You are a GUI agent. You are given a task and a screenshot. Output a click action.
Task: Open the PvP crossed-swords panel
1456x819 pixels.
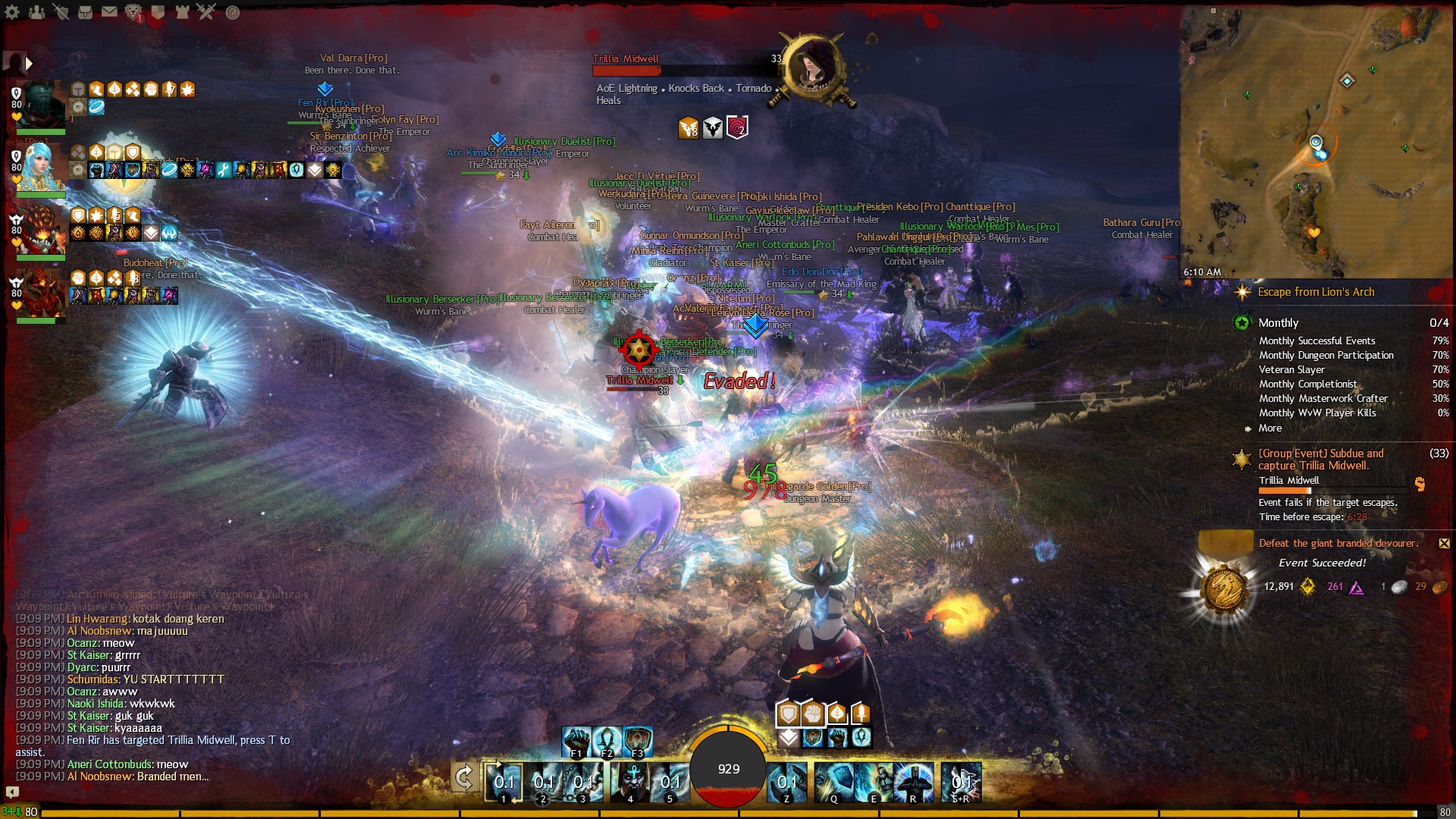pyautogui.click(x=206, y=12)
